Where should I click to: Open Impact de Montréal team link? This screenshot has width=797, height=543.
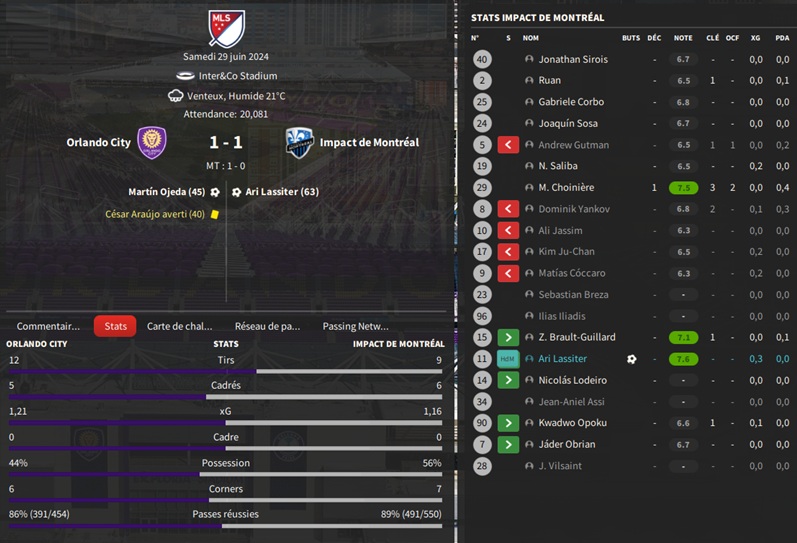pos(369,142)
